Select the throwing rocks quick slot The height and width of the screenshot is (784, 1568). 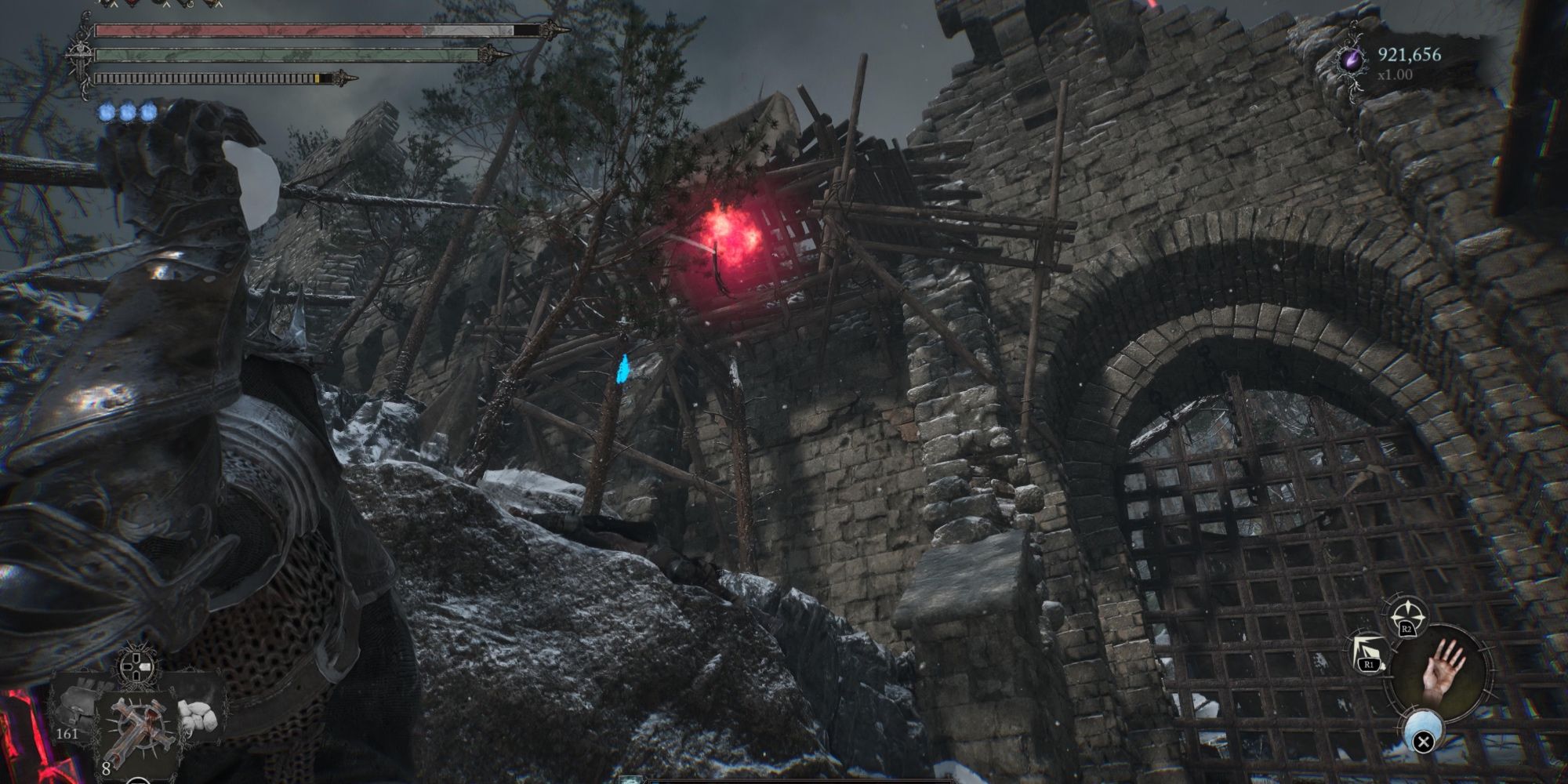pos(198,713)
